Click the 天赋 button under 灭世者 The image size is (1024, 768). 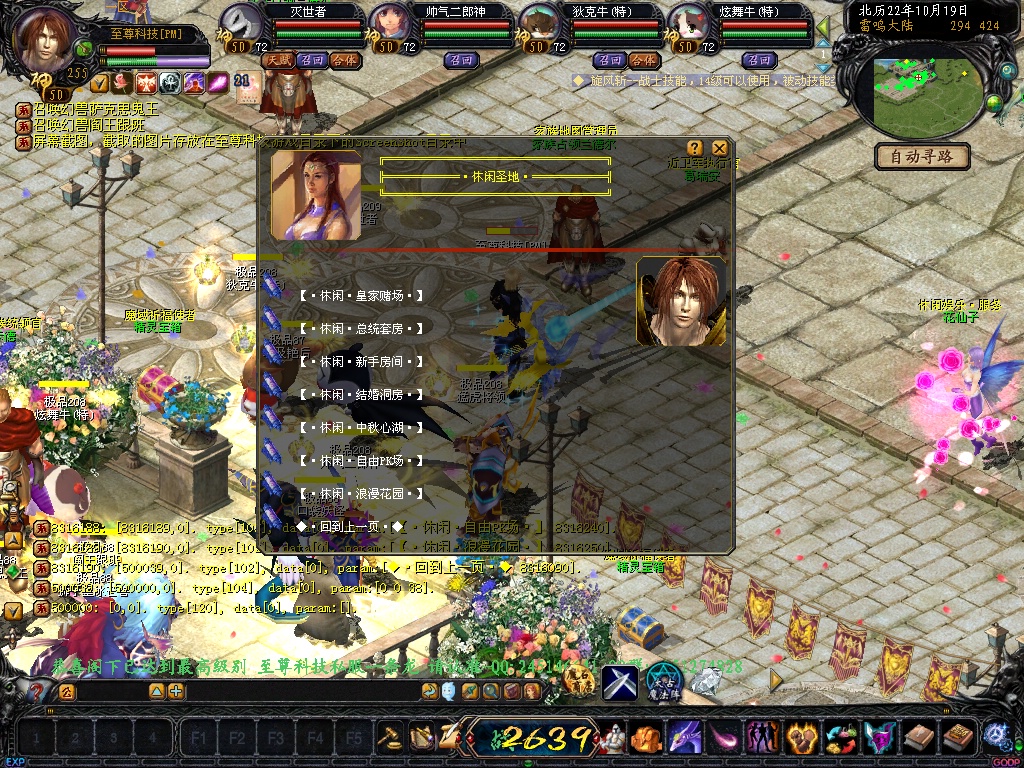point(276,61)
